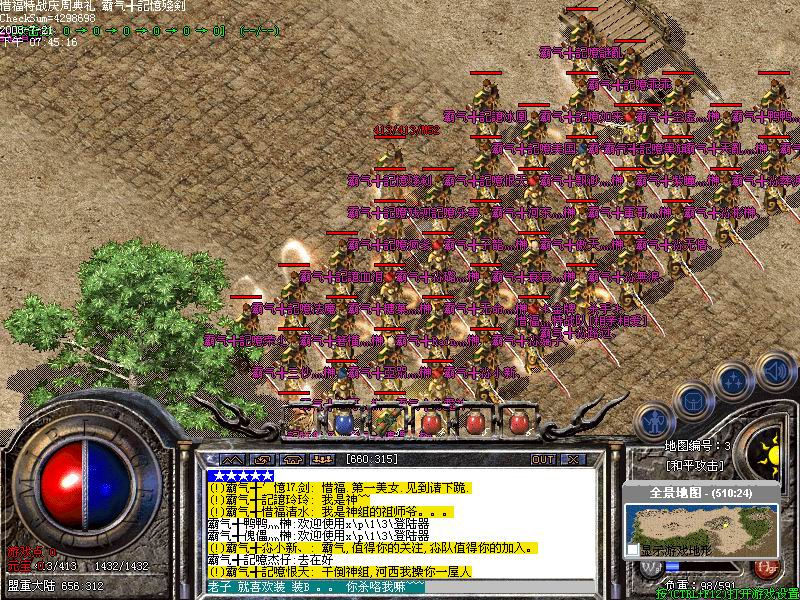Screen dimensions: 800x600
Task: Use the blue mana potion in the belt
Action: point(343,423)
